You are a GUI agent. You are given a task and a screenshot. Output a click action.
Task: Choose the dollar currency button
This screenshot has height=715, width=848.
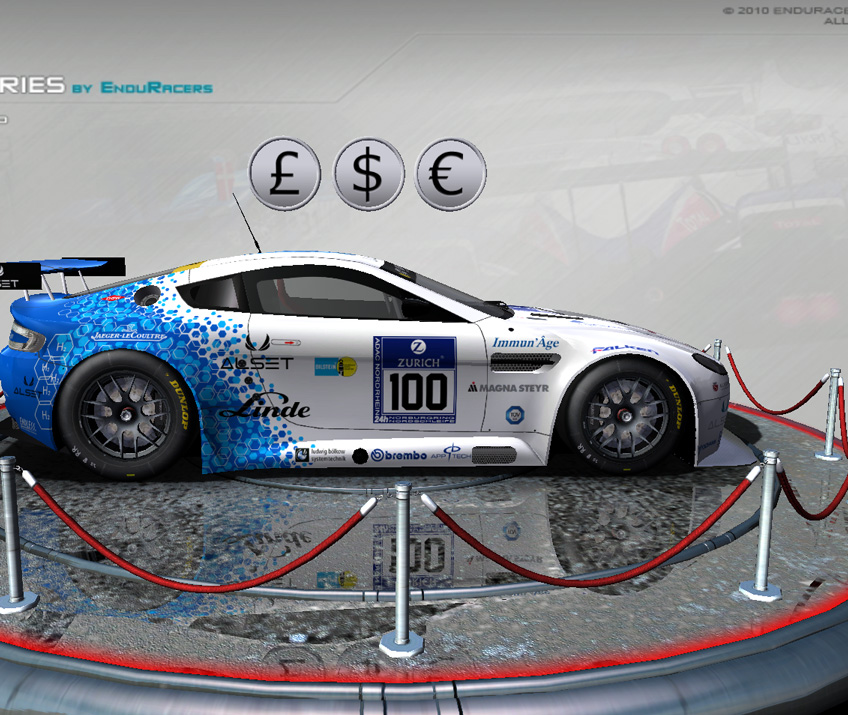(x=368, y=174)
